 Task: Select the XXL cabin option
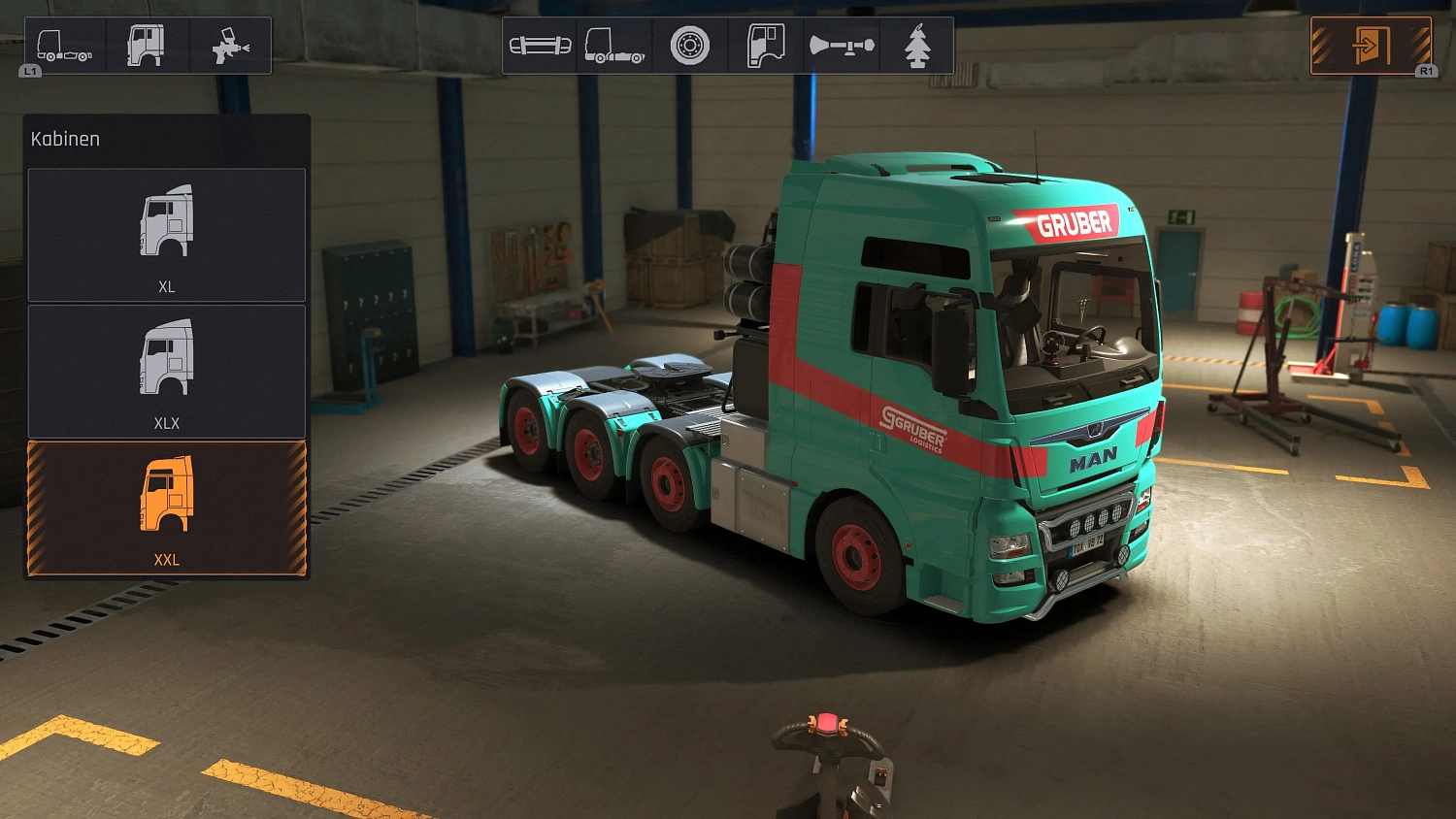tap(166, 507)
